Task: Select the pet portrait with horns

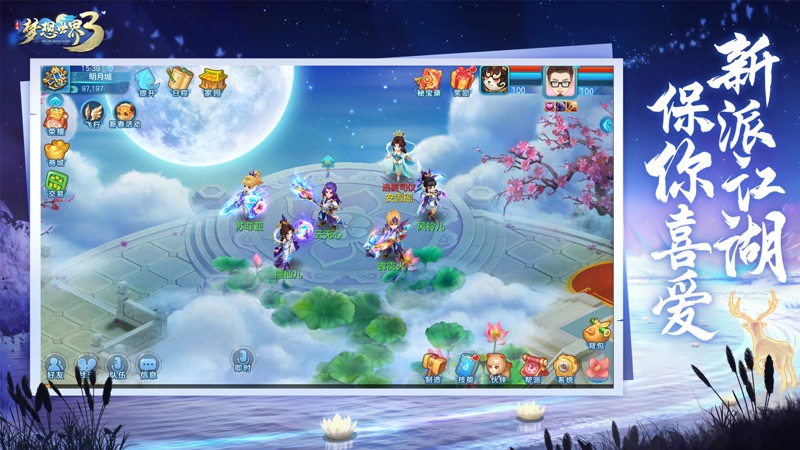Action: tap(494, 80)
